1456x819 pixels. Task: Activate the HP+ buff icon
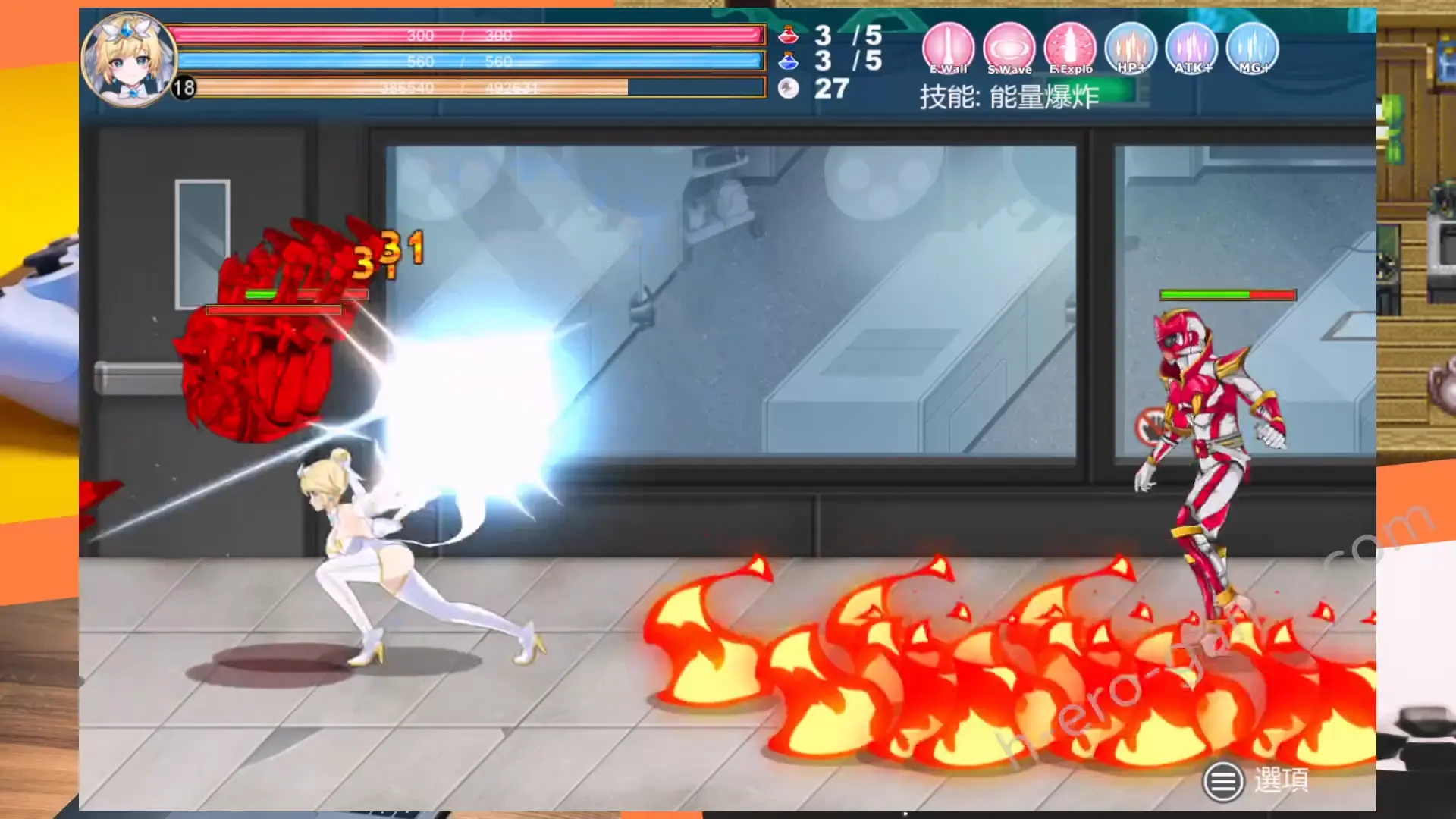point(1131,49)
